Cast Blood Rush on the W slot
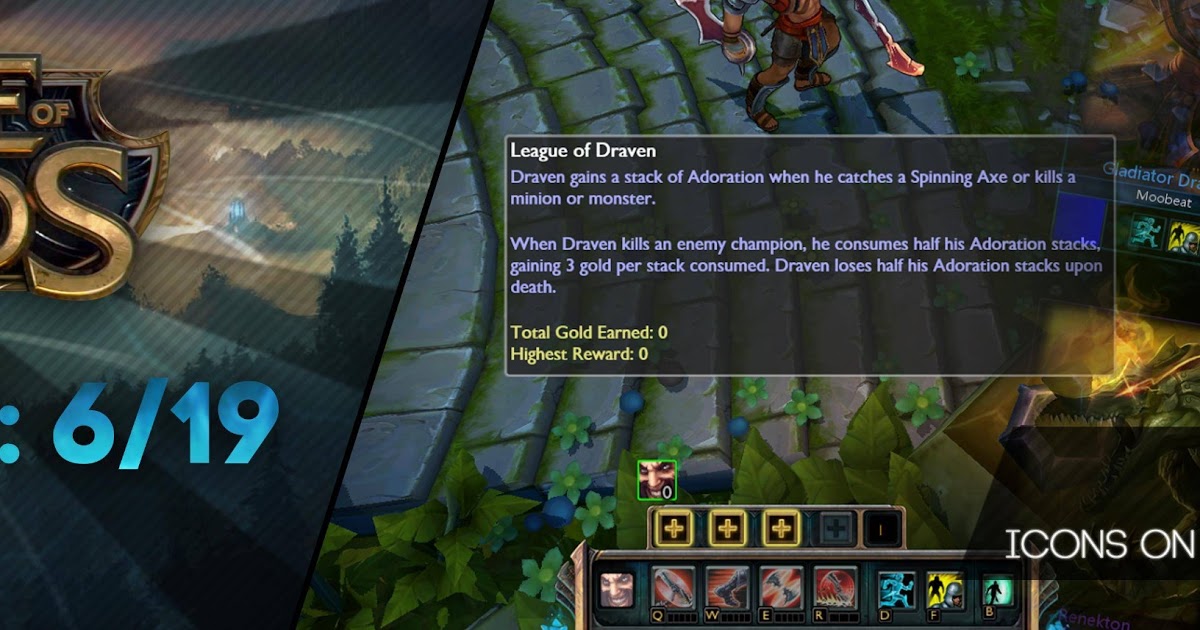 point(727,589)
